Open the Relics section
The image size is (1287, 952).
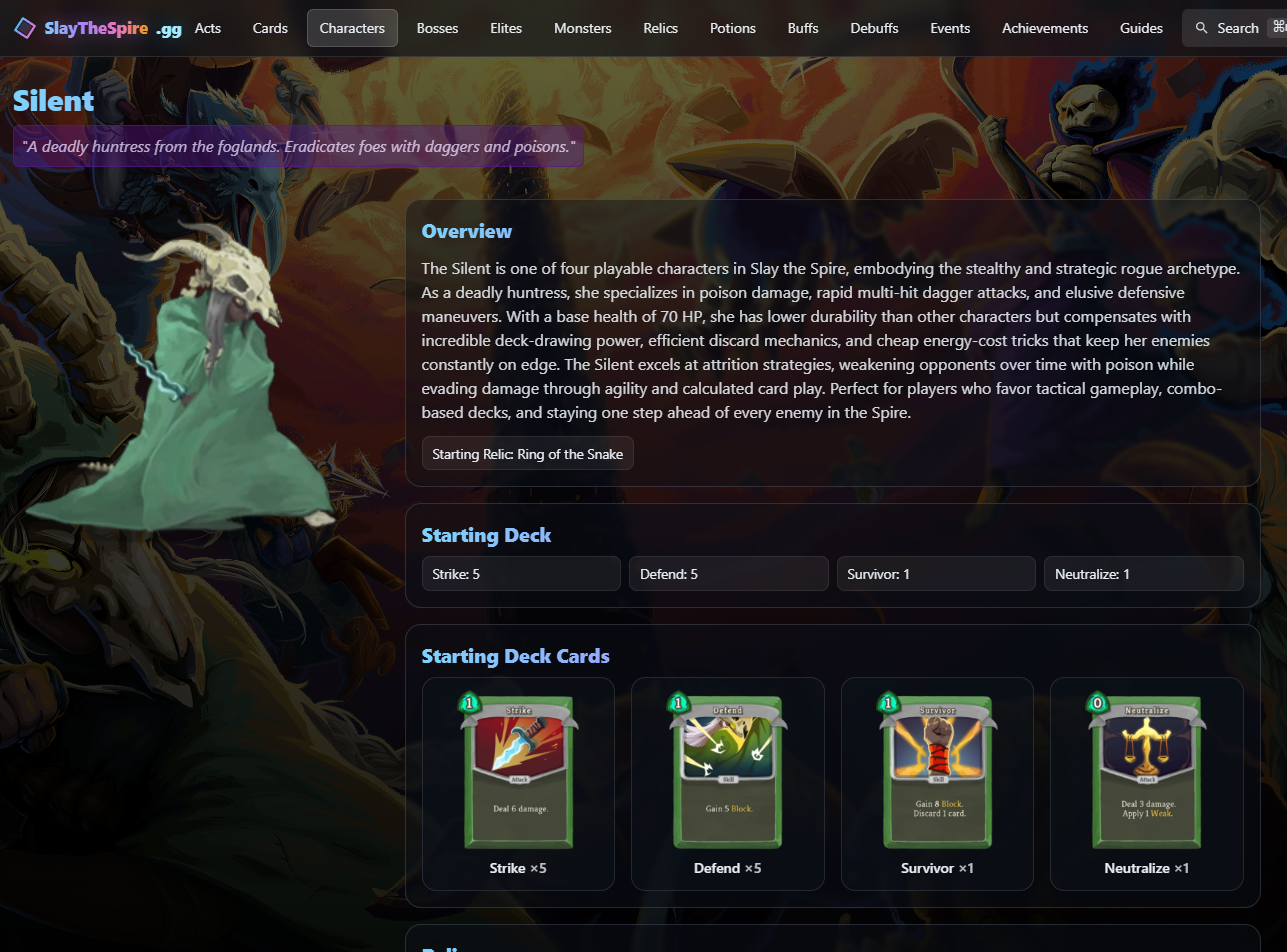[x=660, y=28]
